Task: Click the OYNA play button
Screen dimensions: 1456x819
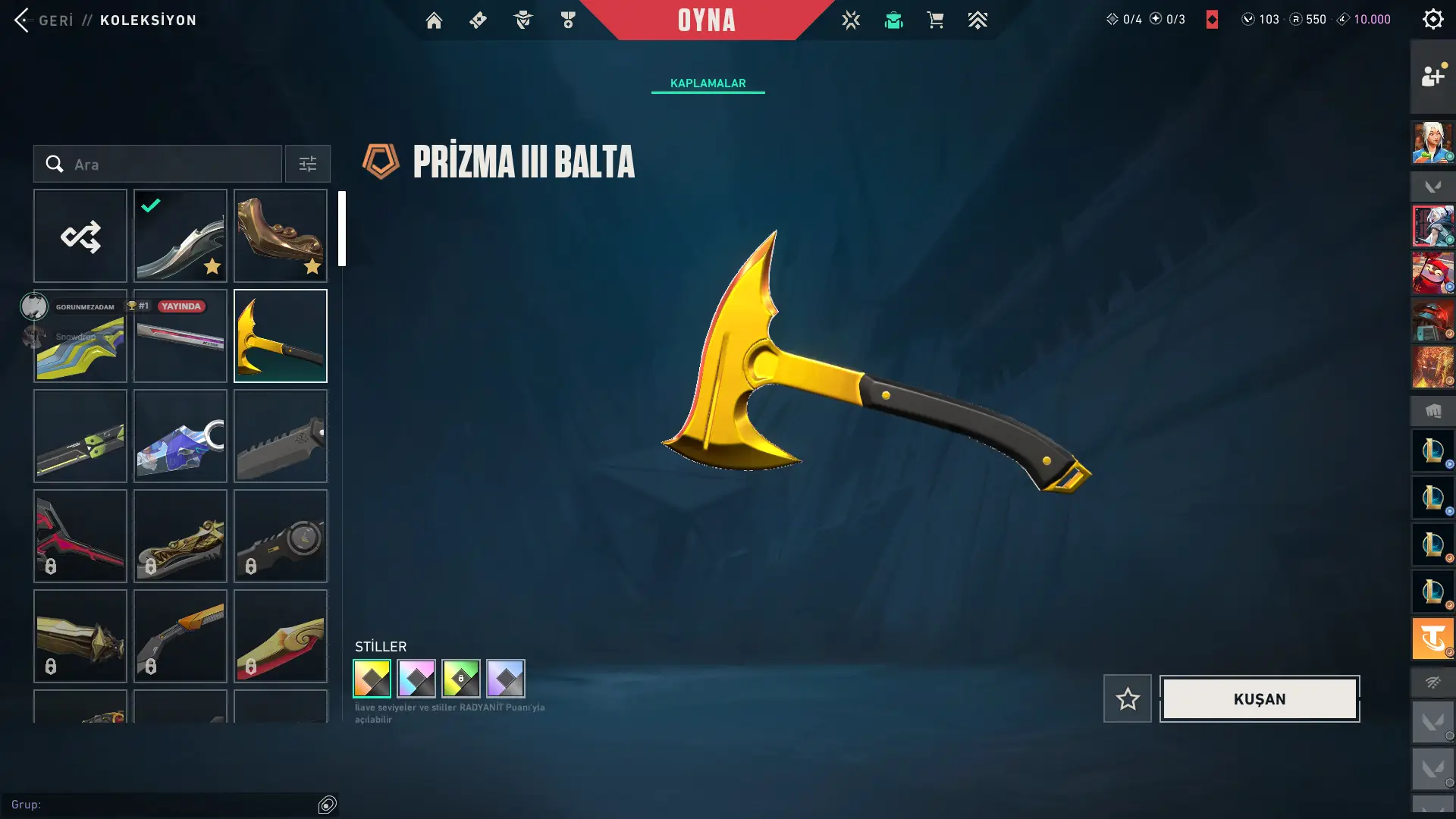Action: (x=706, y=20)
